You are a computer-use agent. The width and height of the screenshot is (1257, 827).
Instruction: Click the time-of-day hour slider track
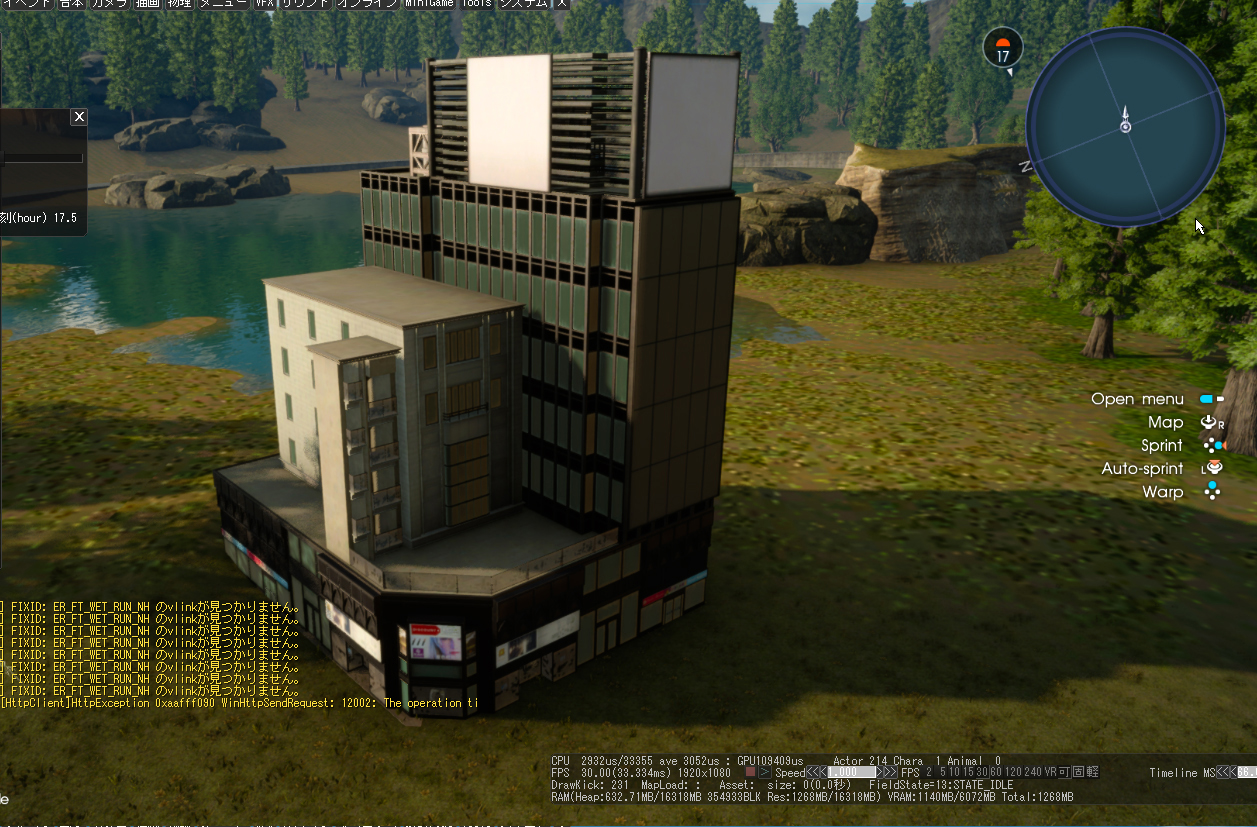point(42,157)
